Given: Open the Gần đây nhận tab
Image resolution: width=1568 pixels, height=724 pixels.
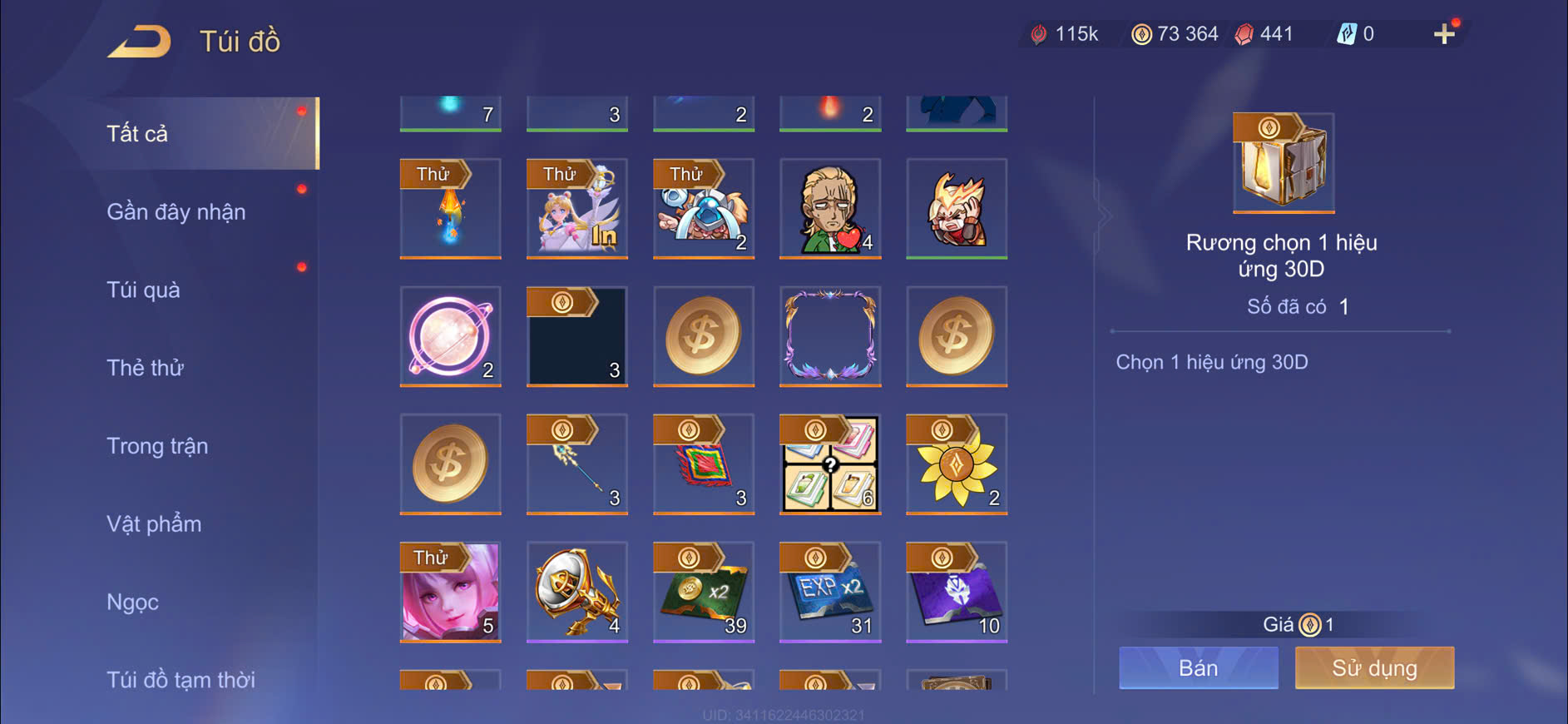Looking at the screenshot, I should pos(176,212).
